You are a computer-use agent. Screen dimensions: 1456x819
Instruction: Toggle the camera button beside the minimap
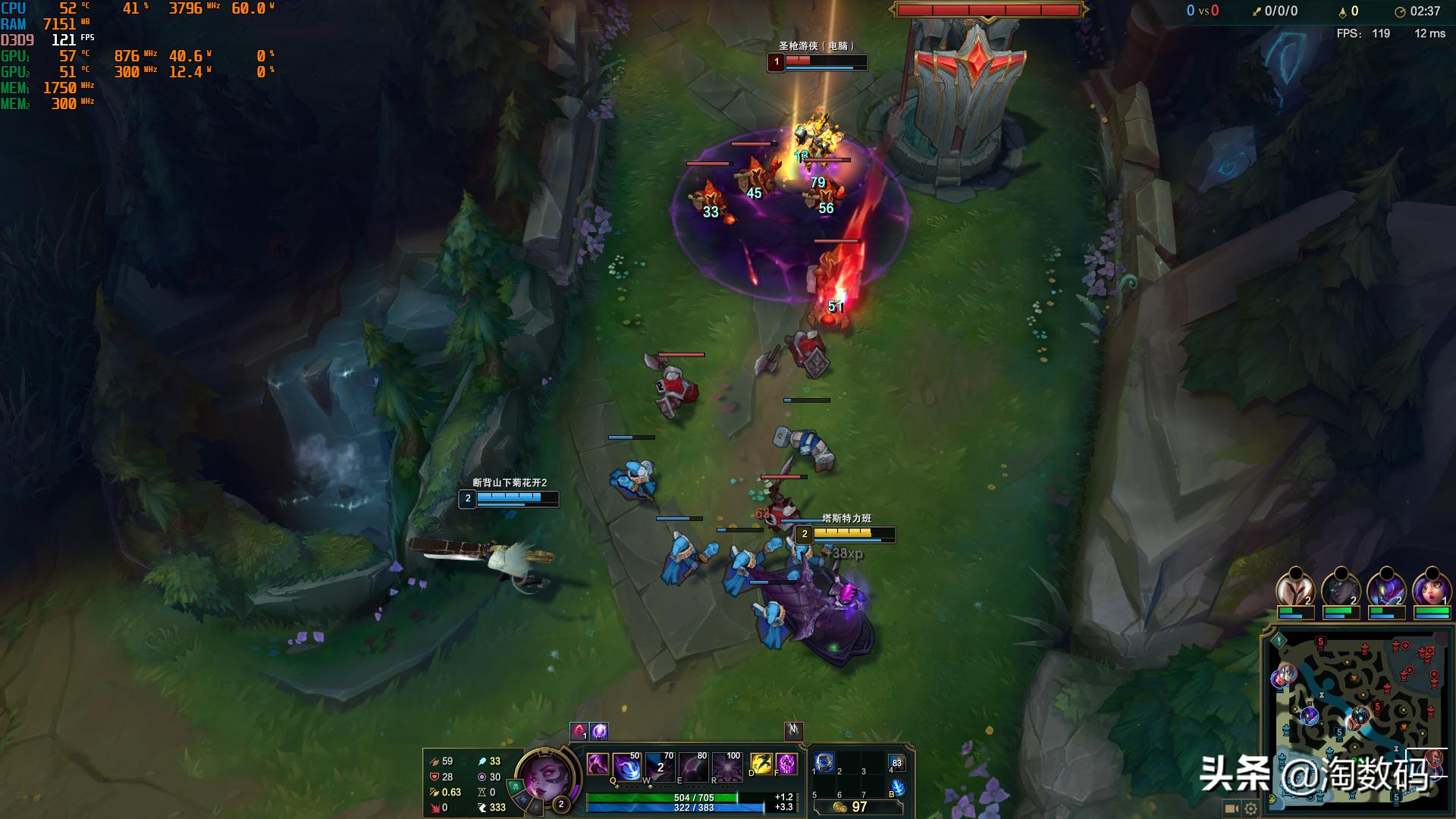[x=1232, y=808]
